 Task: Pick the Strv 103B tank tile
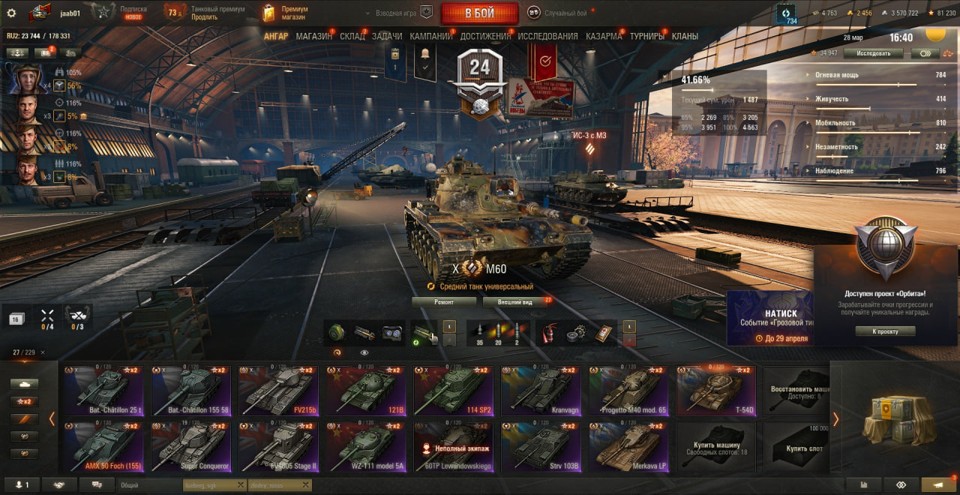tap(540, 447)
